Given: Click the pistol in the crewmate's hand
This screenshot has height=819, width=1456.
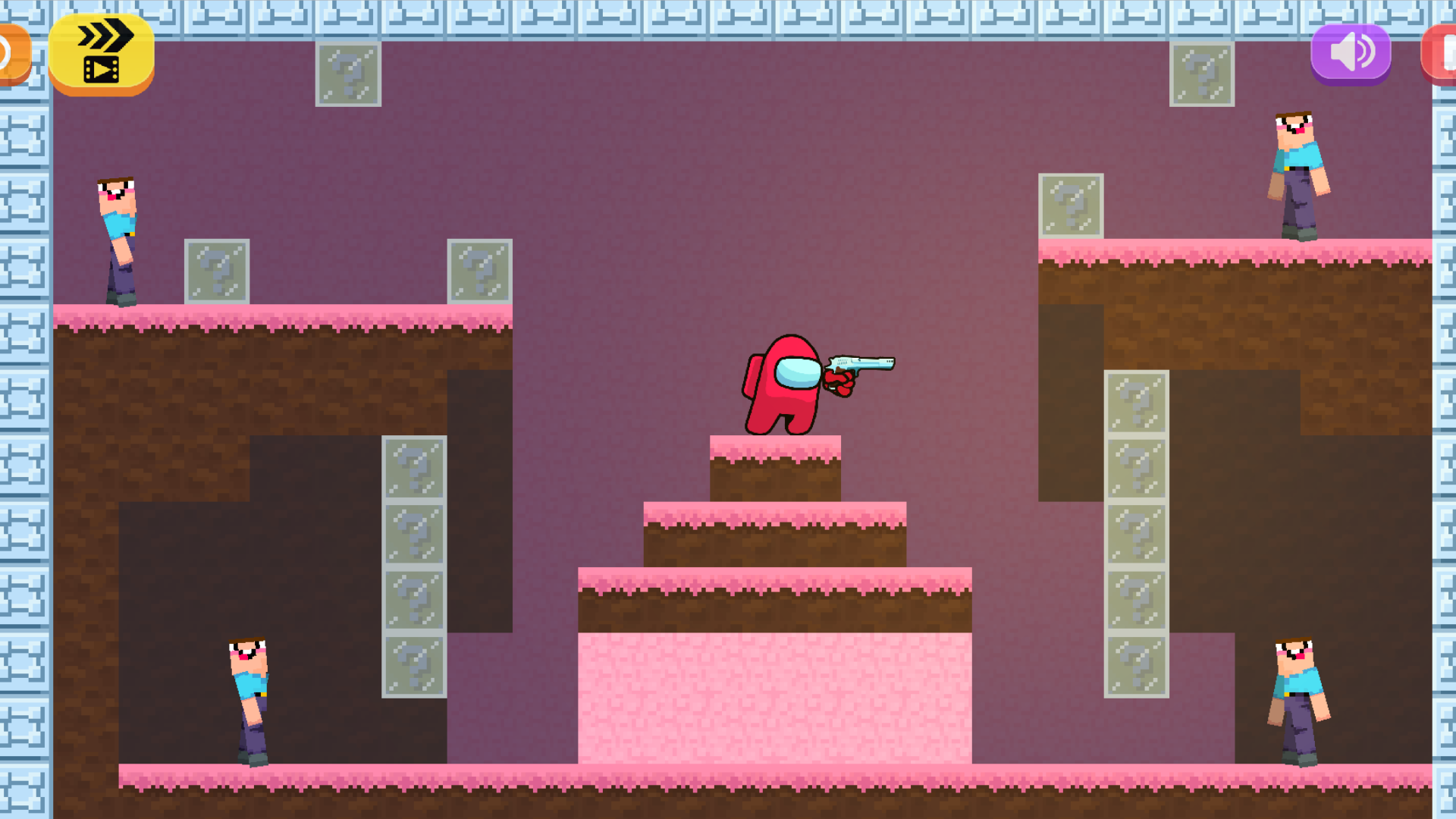Looking at the screenshot, I should pos(861,364).
